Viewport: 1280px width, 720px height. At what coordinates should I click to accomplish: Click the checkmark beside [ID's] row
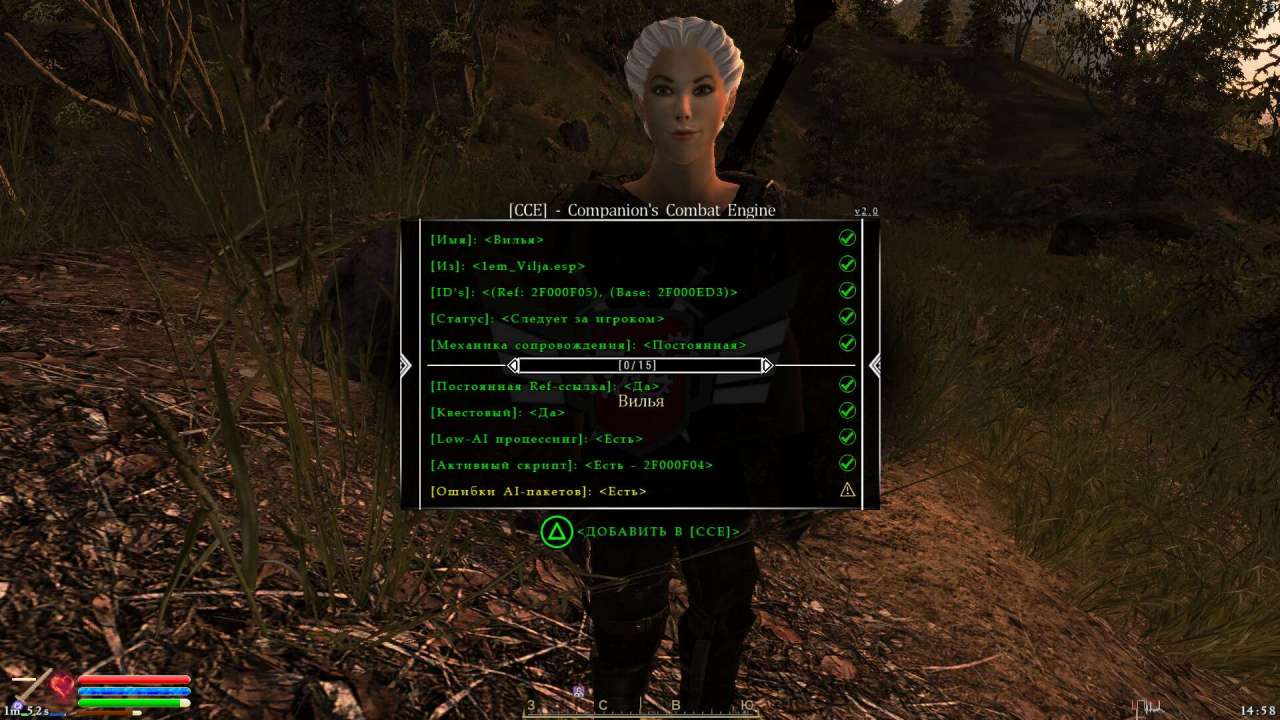click(x=847, y=291)
